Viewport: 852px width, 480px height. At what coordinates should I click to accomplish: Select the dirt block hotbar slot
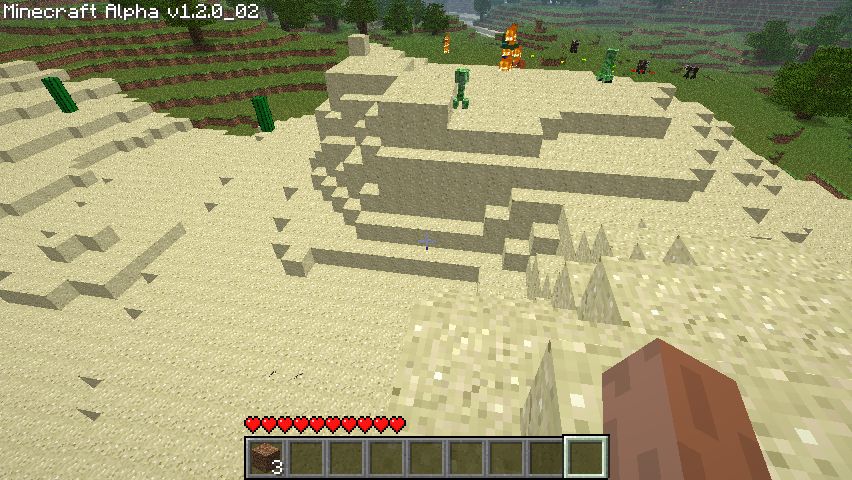[266, 457]
